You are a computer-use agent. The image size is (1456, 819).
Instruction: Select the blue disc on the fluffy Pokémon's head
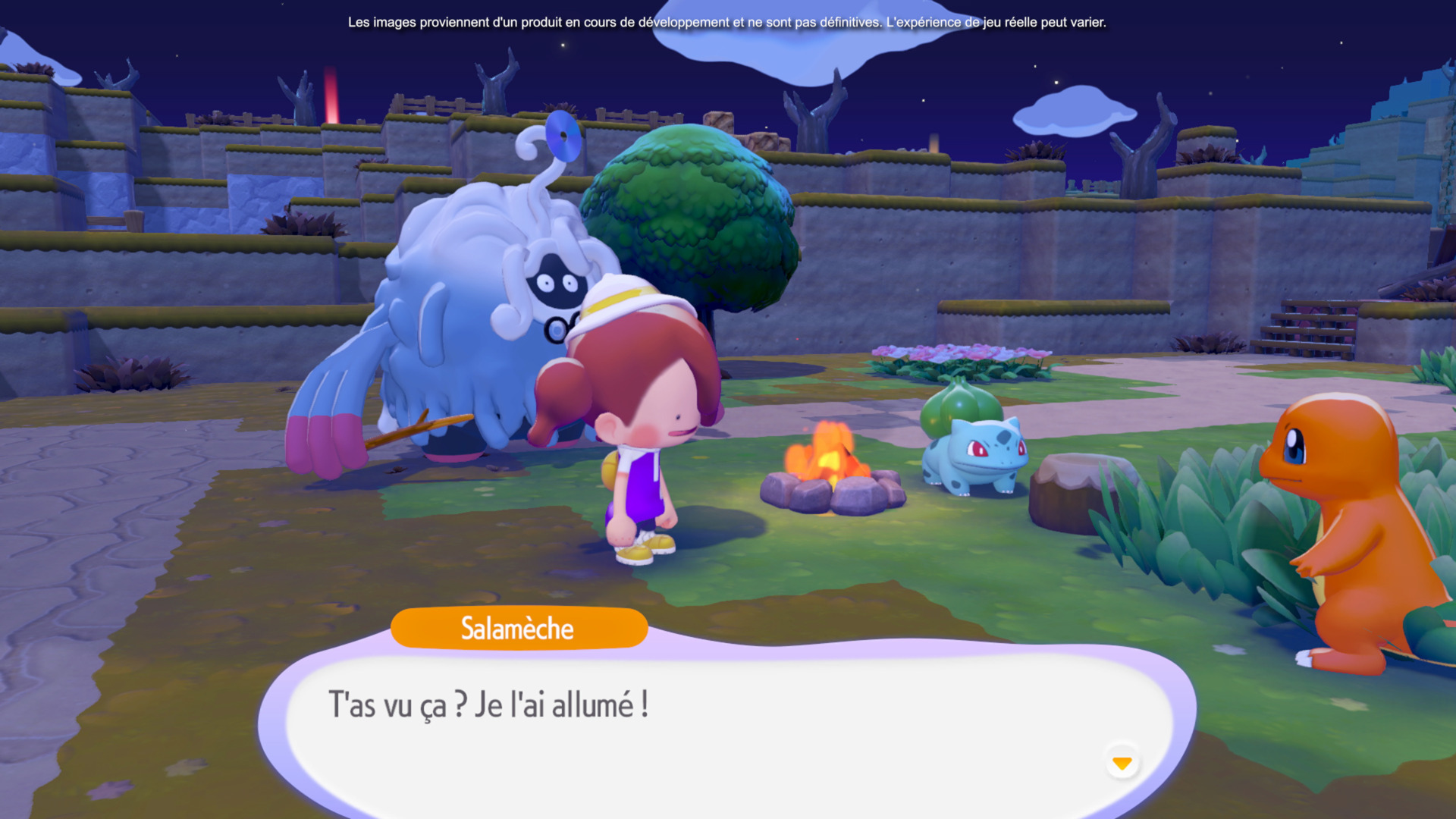[563, 133]
